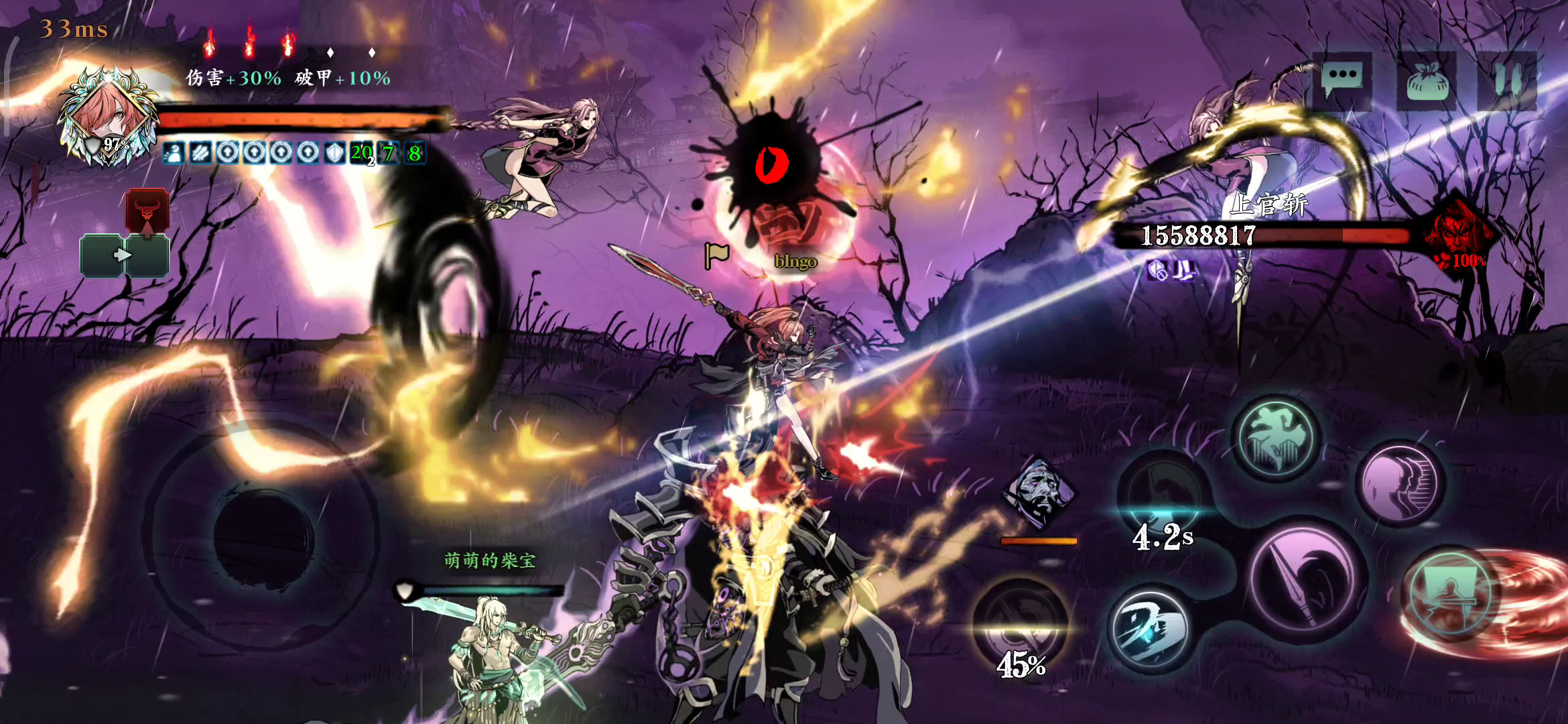Tap the red horned skull room marker

pos(147,209)
